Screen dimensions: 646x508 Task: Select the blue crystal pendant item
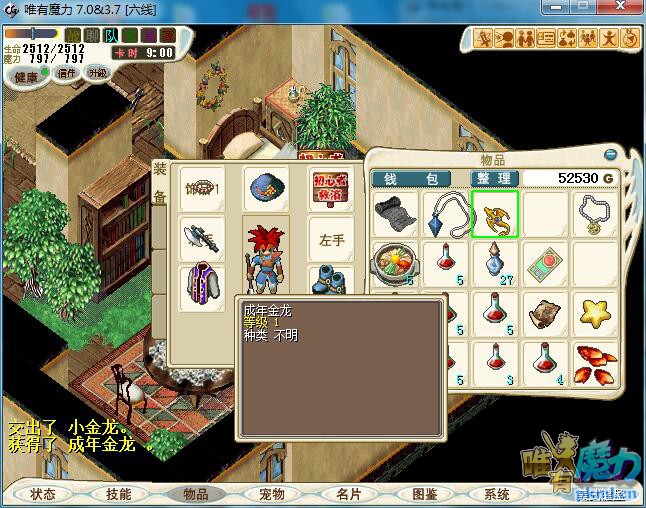click(x=444, y=214)
